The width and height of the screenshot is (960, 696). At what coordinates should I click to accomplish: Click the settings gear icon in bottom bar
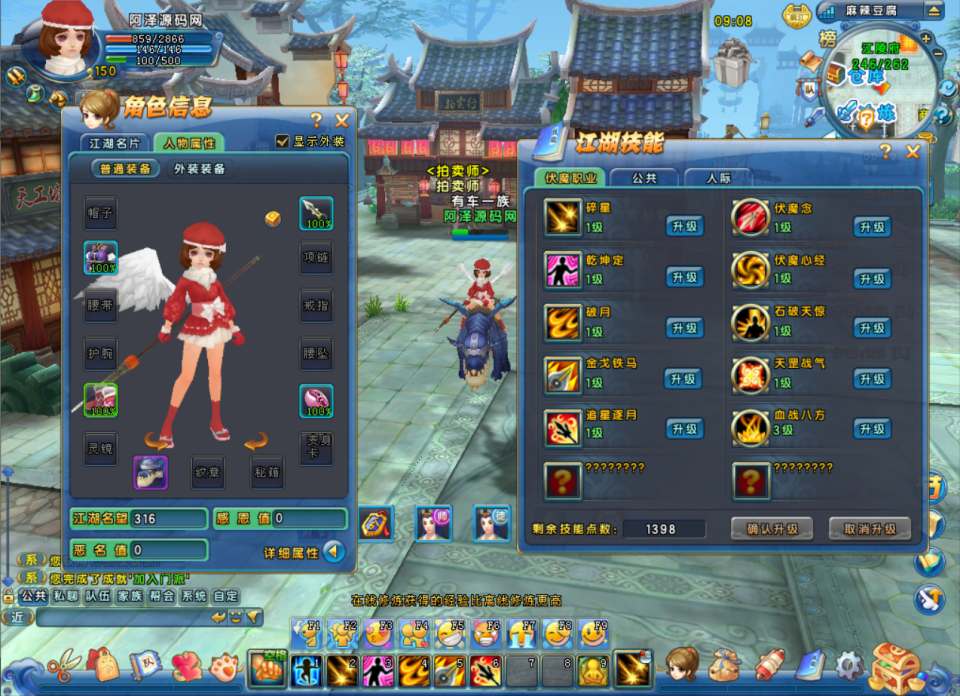(x=849, y=664)
